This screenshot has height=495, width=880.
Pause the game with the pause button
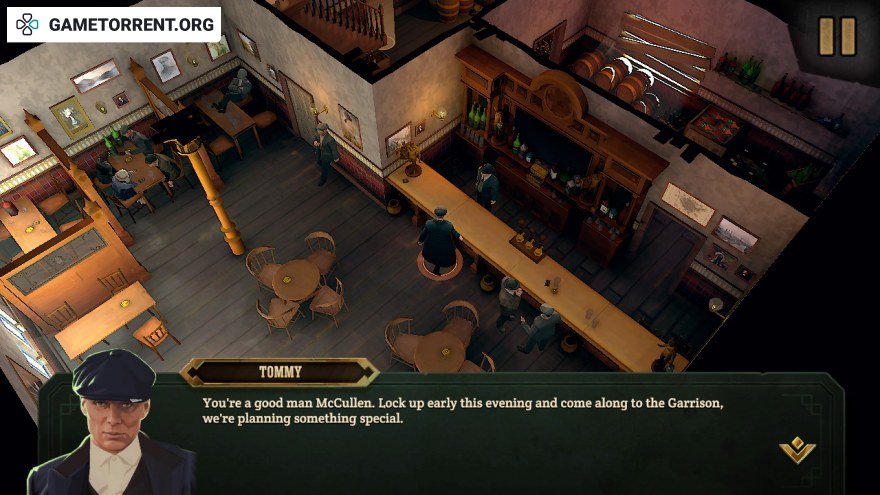(837, 37)
